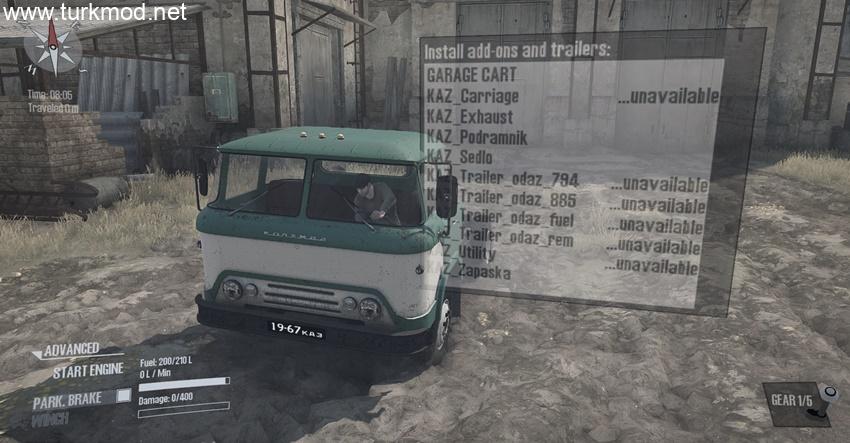This screenshot has width=850, height=443.
Task: Toggle the PARK. BRAKE checkbox
Action: 123,397
